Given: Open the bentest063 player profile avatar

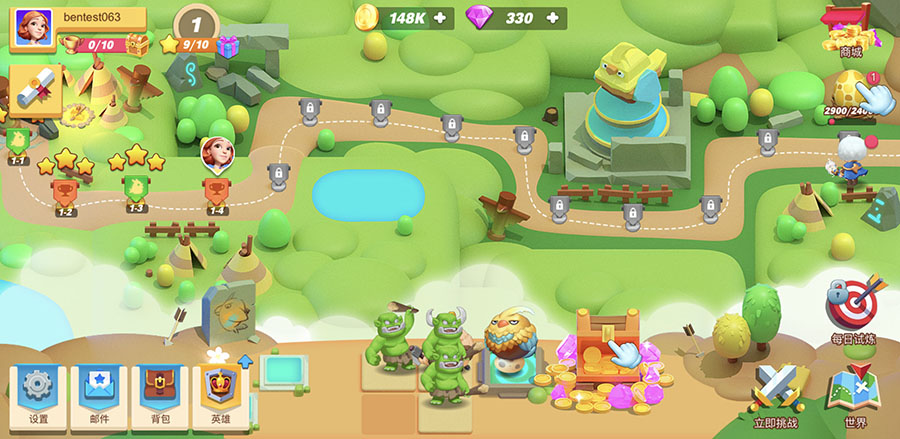Looking at the screenshot, I should [33, 27].
